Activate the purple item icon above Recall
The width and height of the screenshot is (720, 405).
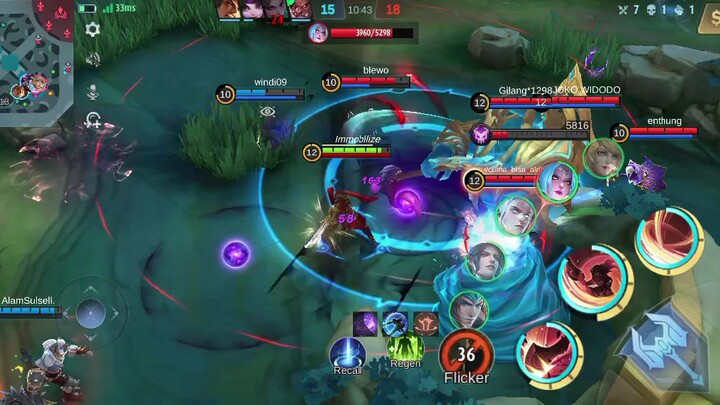(365, 322)
